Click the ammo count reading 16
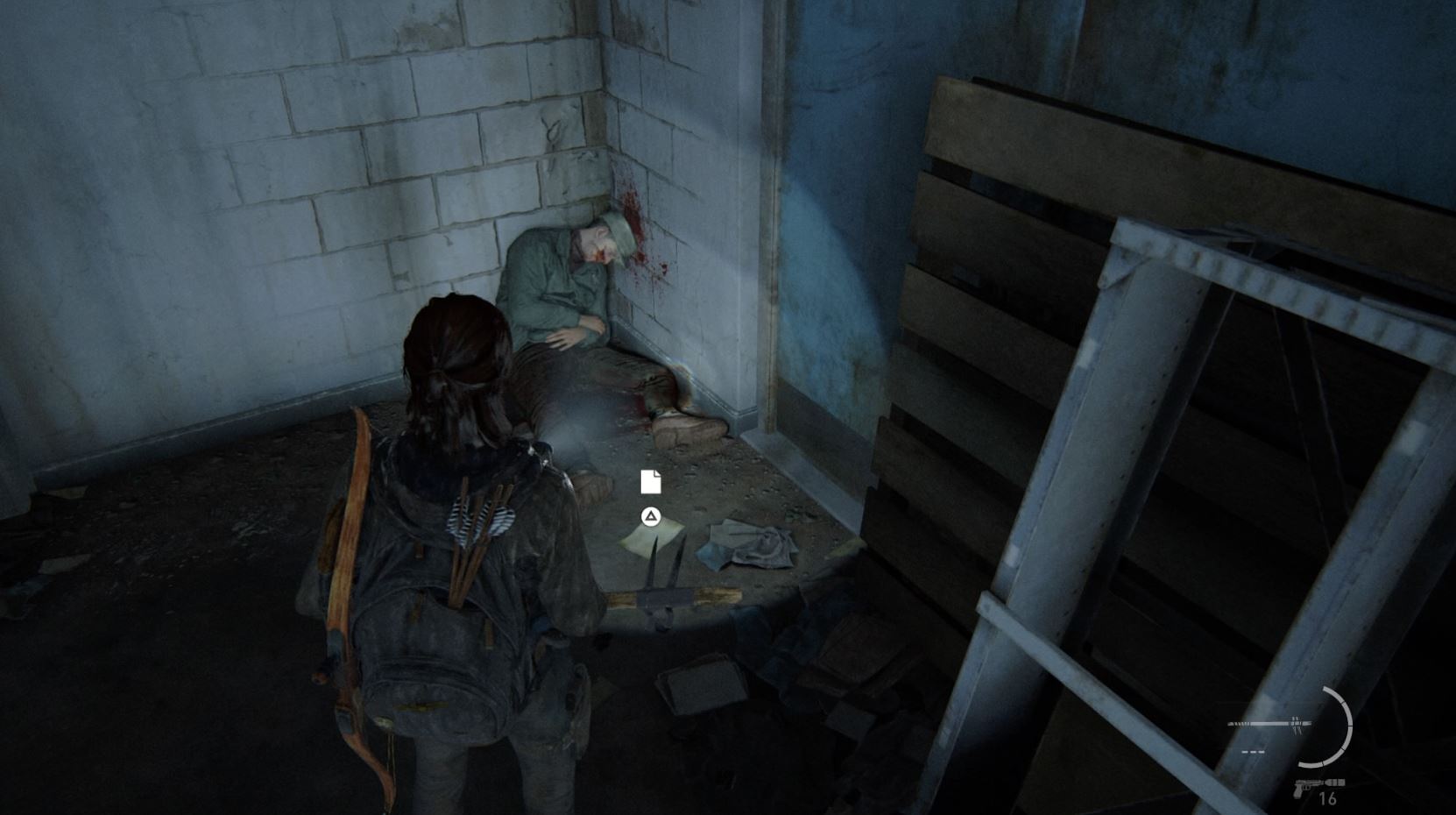The height and width of the screenshot is (815, 1456). pyautogui.click(x=1327, y=797)
